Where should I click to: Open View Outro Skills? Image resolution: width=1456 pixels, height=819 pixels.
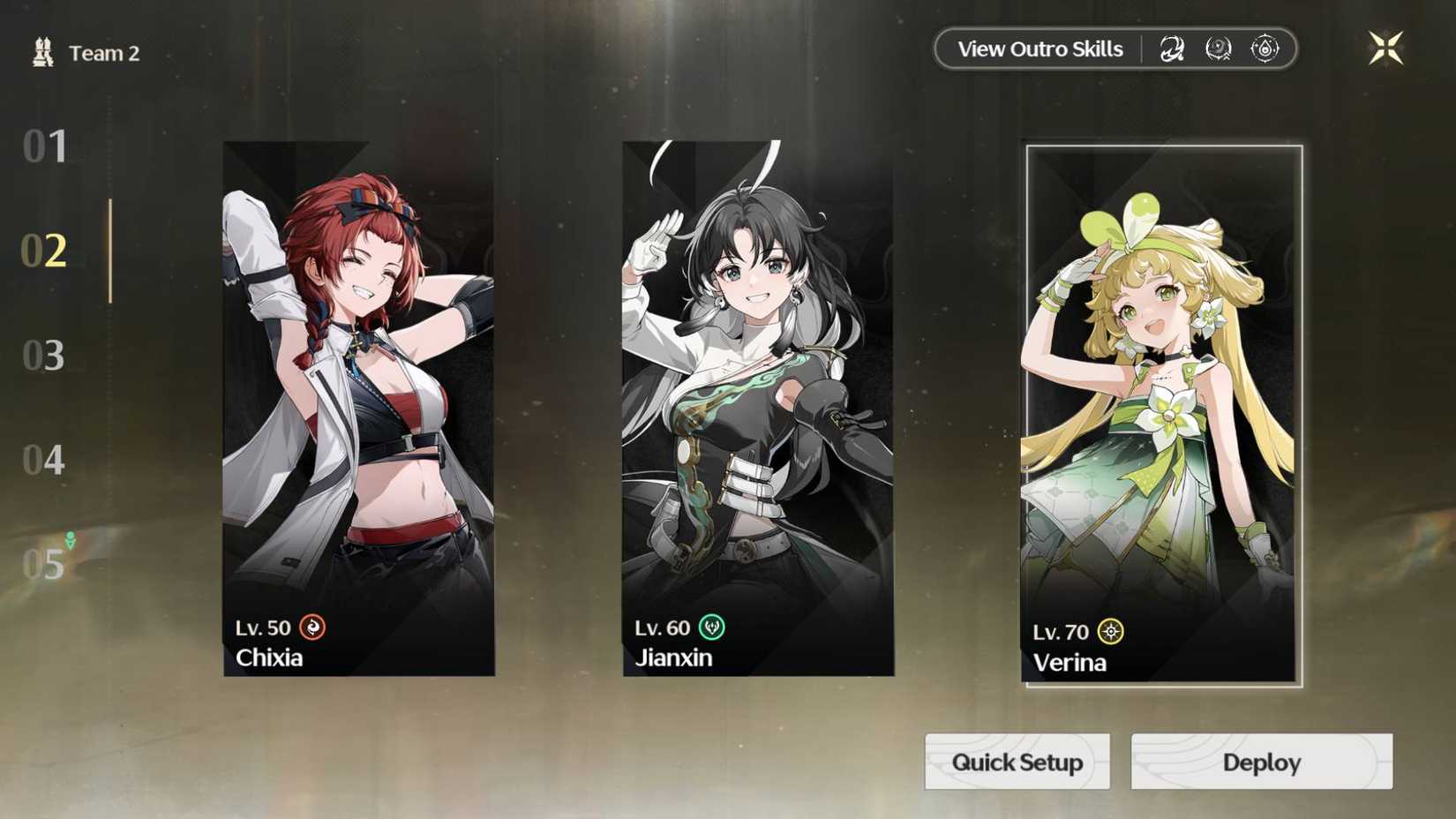[1039, 49]
